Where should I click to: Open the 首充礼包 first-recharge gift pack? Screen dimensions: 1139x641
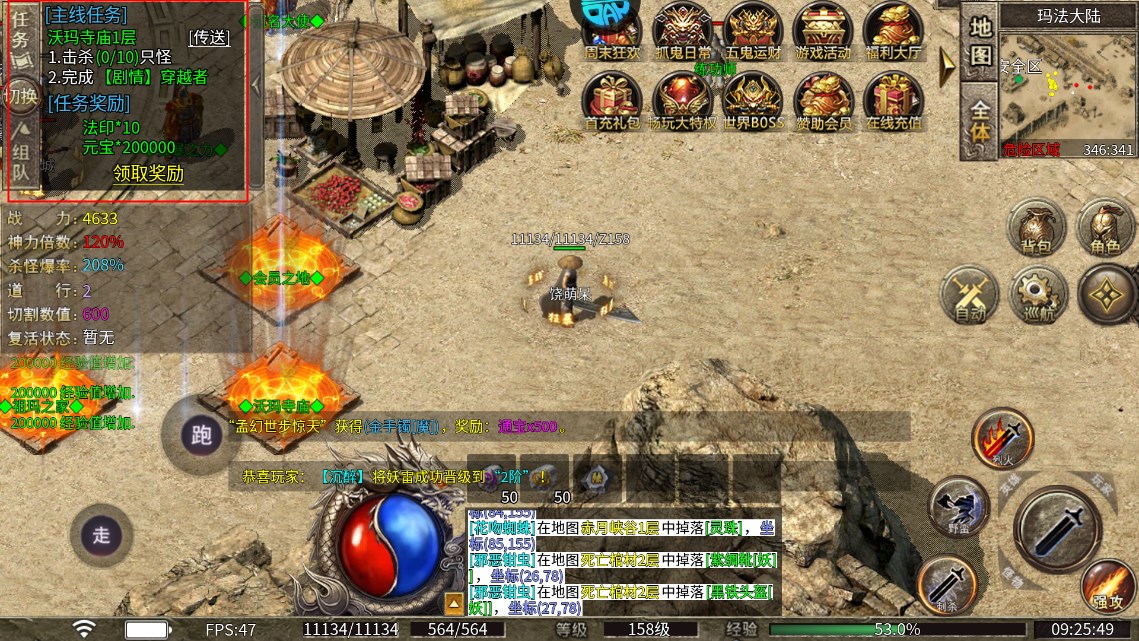coord(612,101)
